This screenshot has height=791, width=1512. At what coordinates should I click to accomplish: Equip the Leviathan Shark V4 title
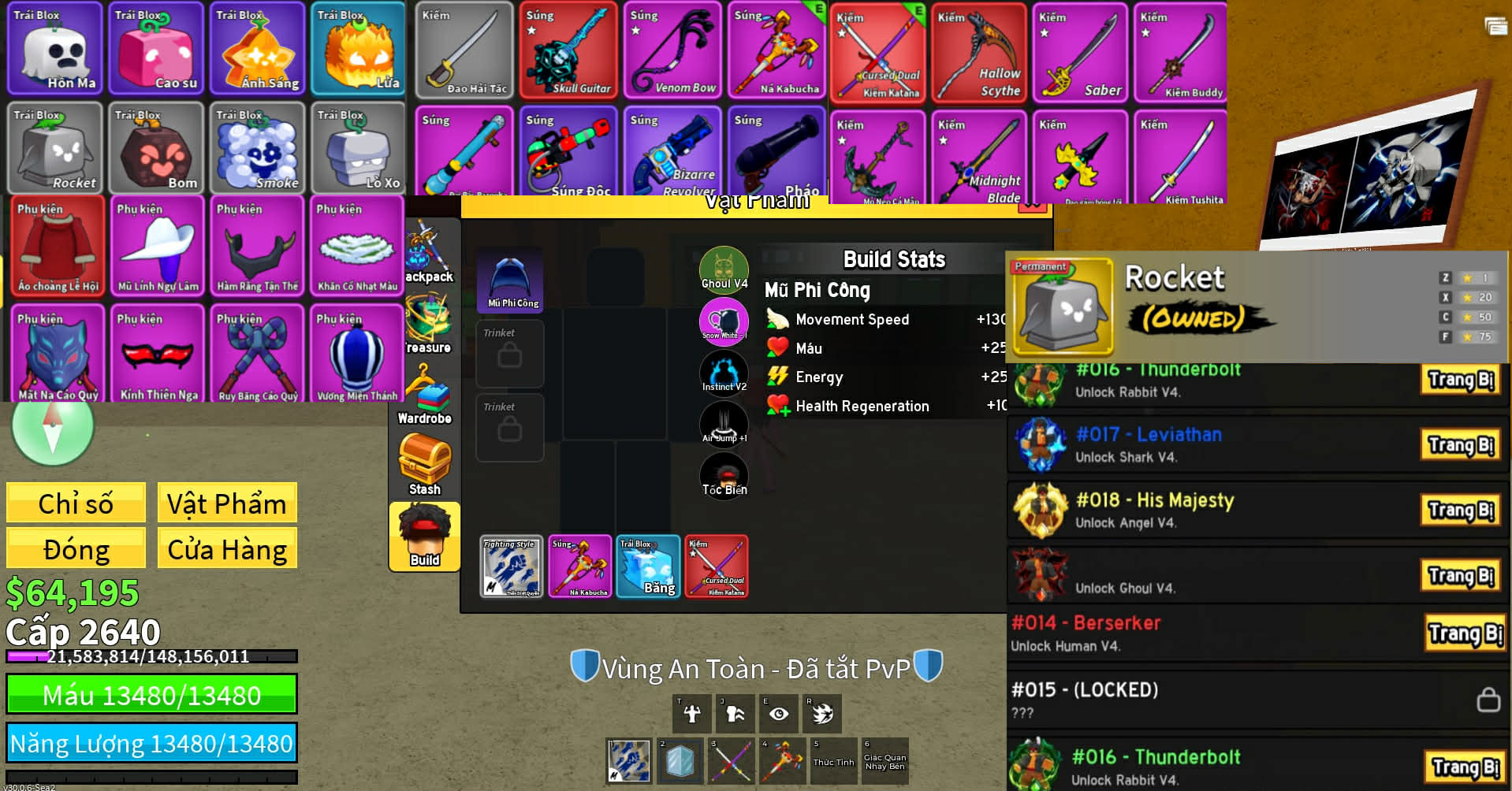coord(1461,445)
